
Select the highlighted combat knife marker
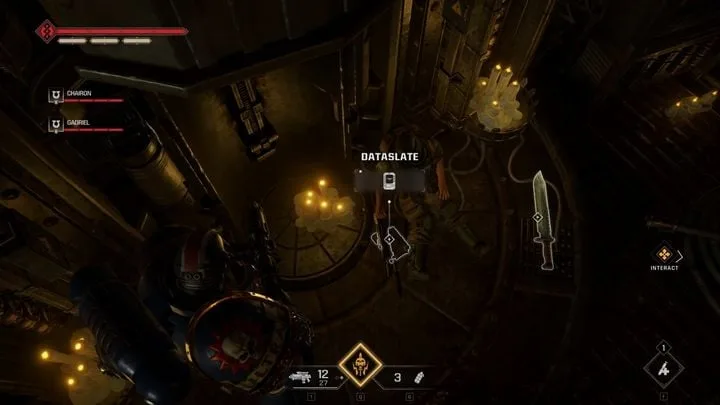click(537, 217)
